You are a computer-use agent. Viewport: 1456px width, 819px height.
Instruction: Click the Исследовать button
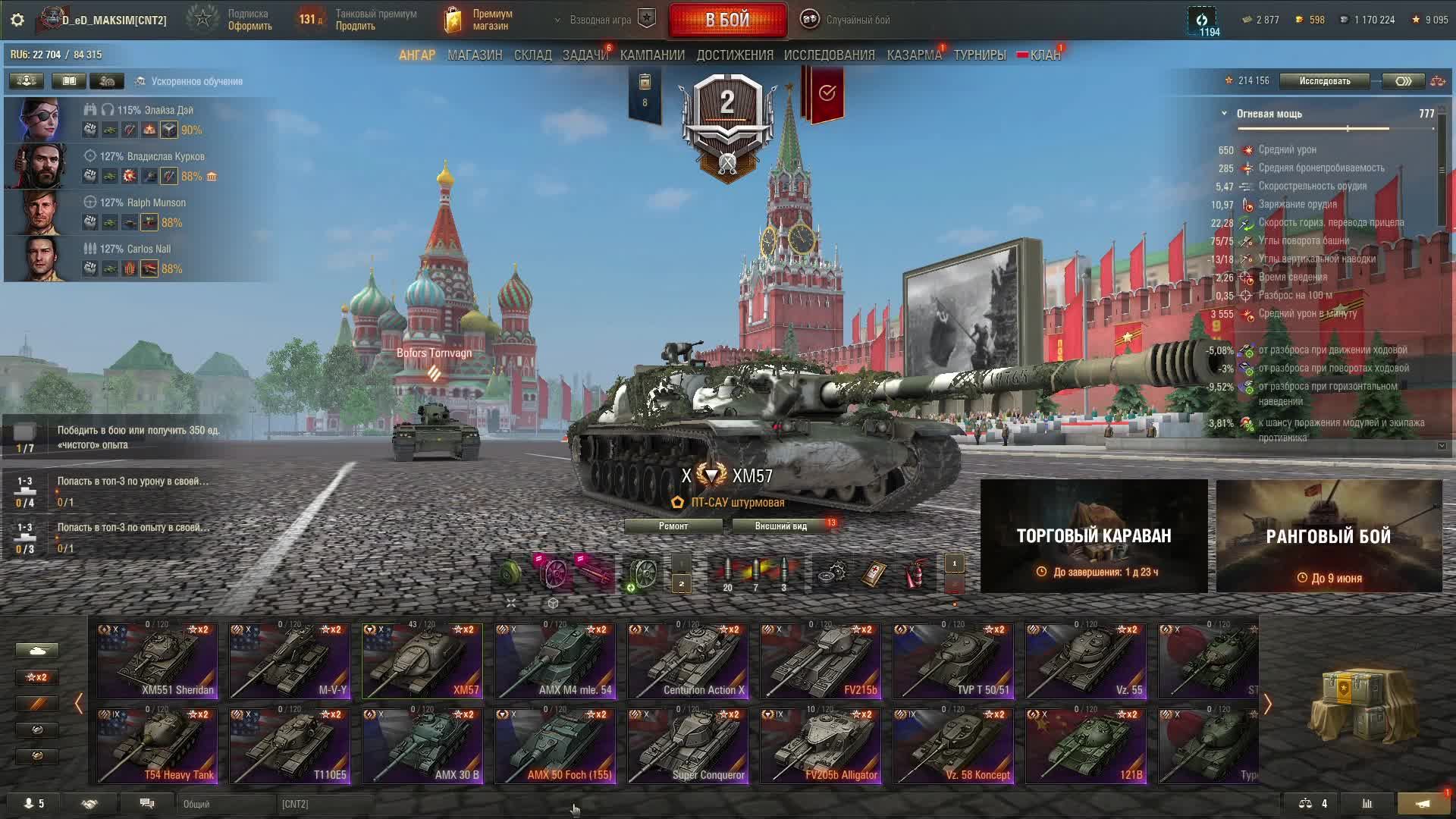click(1324, 81)
